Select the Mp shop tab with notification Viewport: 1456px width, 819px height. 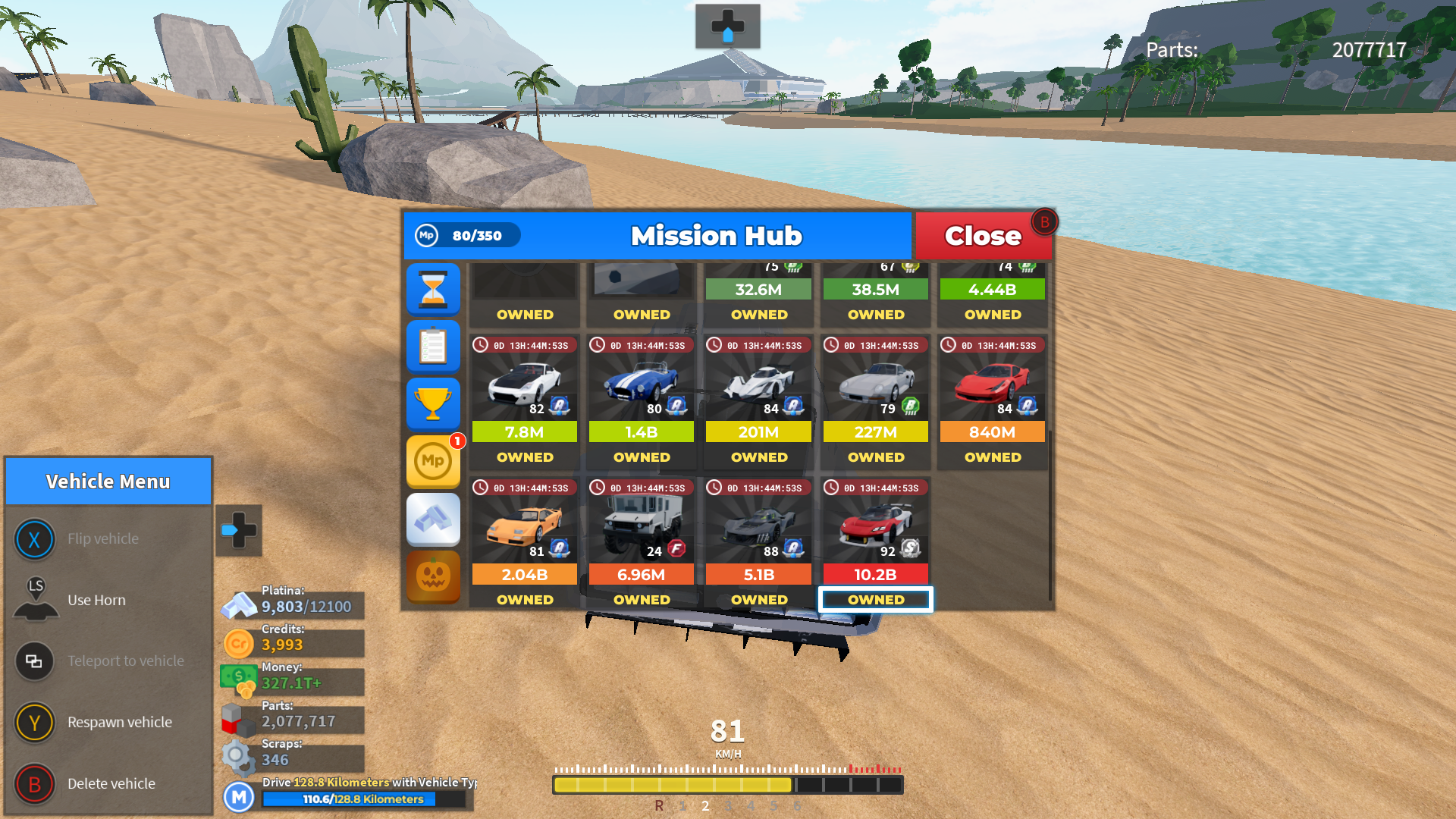click(433, 461)
